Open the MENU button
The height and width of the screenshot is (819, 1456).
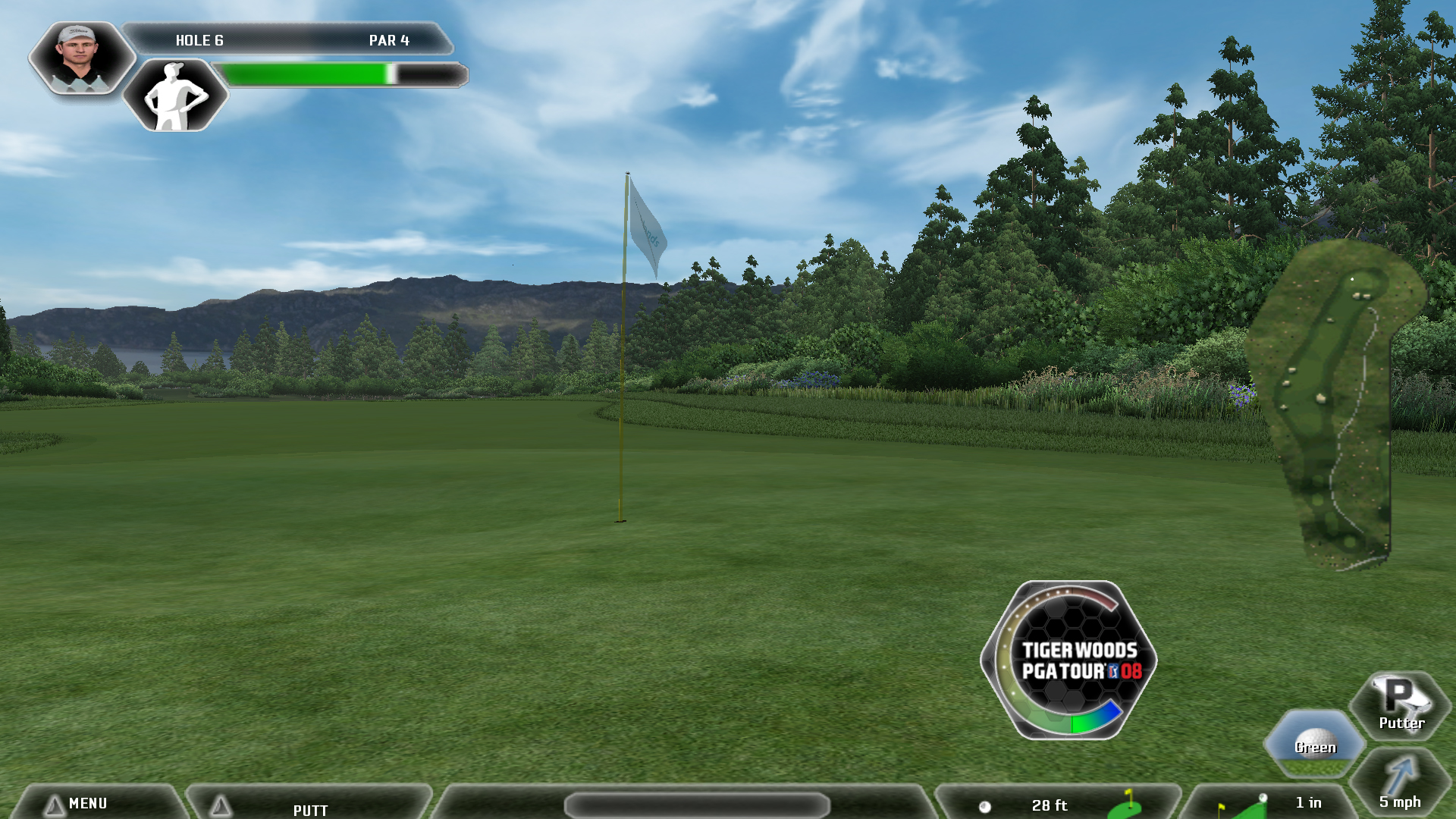pos(87,803)
